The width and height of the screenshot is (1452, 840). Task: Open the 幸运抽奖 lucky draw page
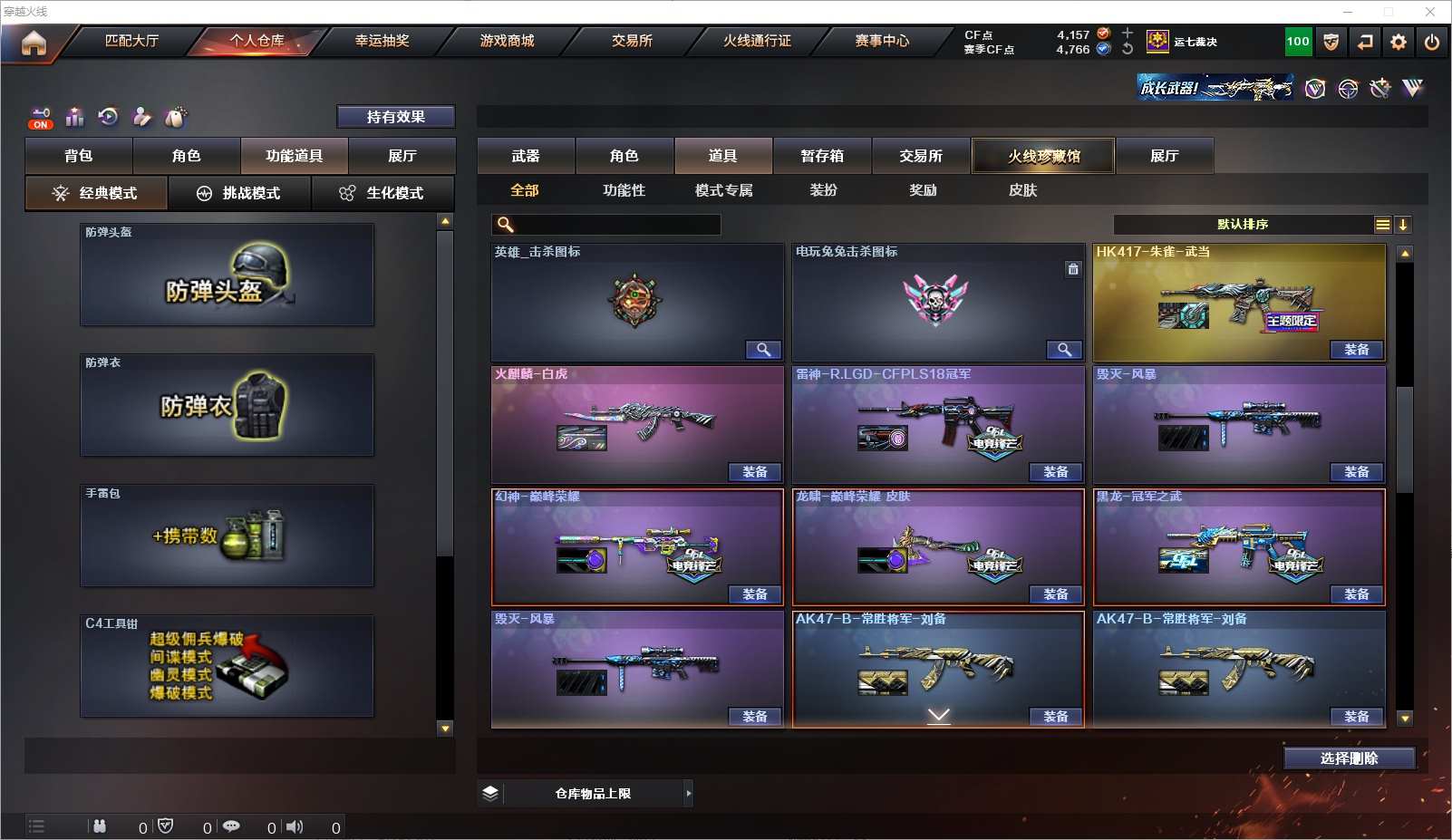click(382, 41)
